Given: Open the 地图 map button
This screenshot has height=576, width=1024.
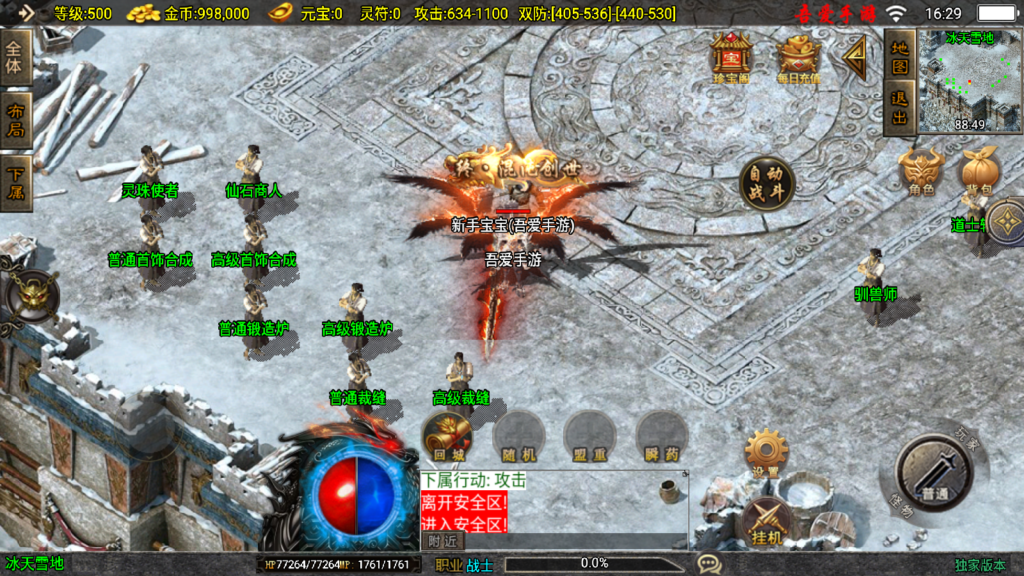Looking at the screenshot, I should (x=900, y=58).
